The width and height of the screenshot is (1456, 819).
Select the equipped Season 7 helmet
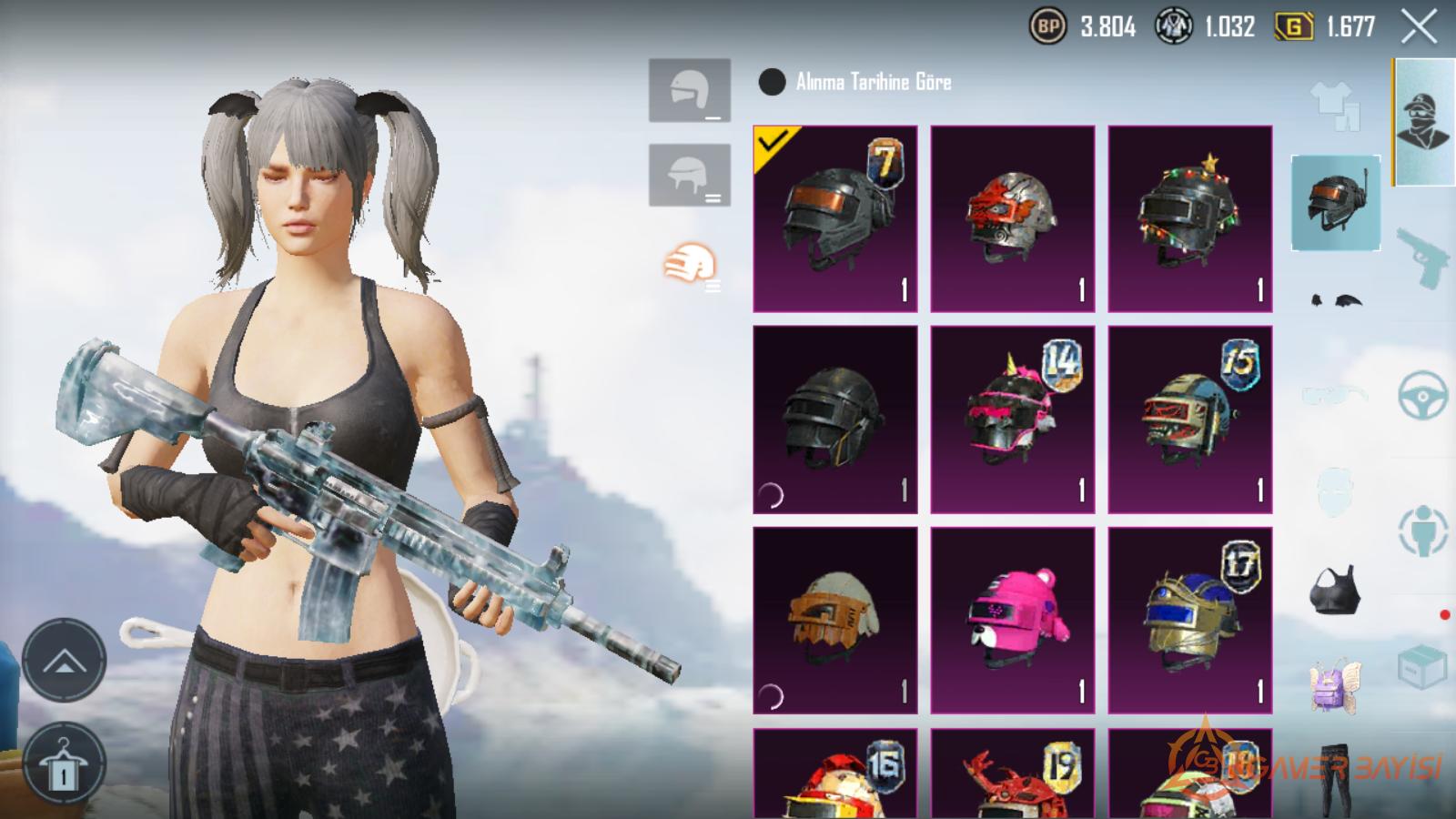[834, 219]
